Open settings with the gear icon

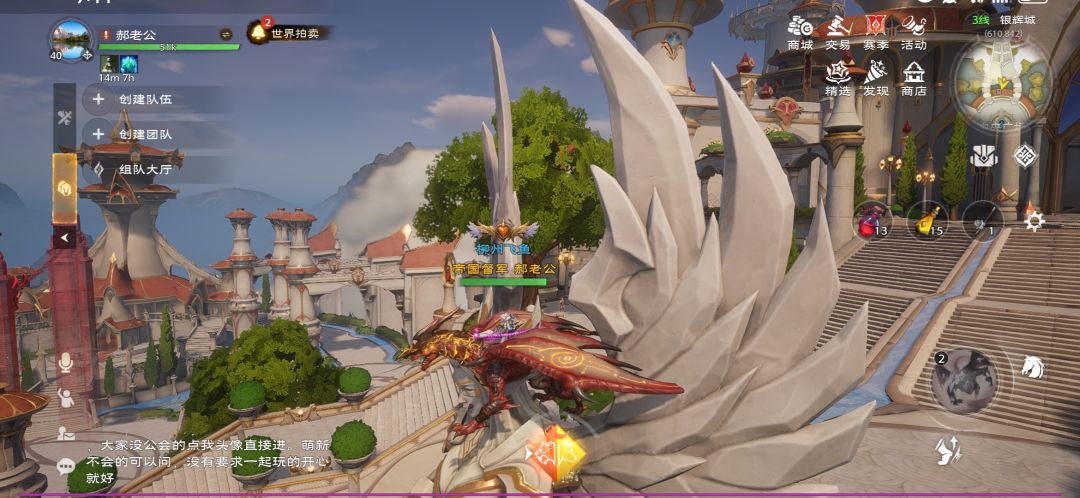coord(1035,221)
